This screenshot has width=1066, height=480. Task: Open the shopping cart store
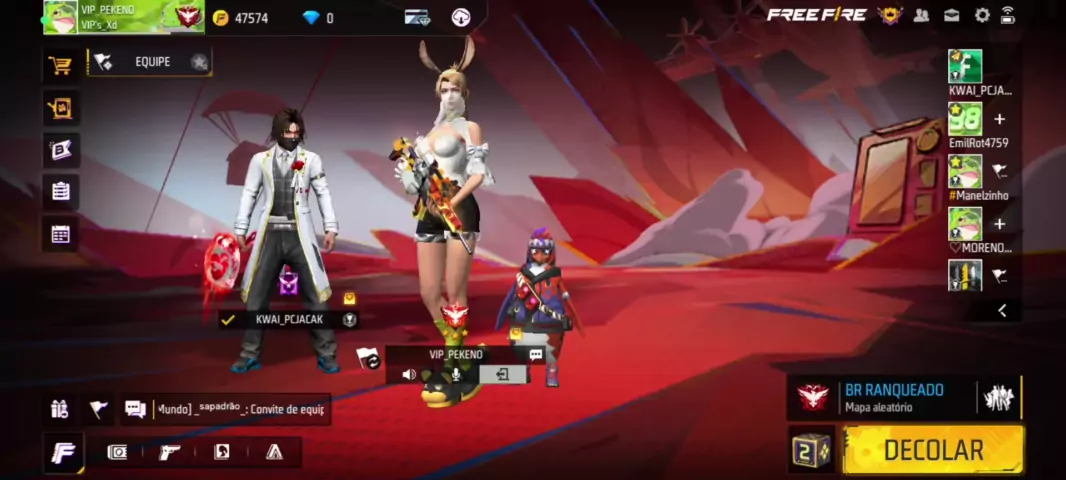tap(60, 65)
